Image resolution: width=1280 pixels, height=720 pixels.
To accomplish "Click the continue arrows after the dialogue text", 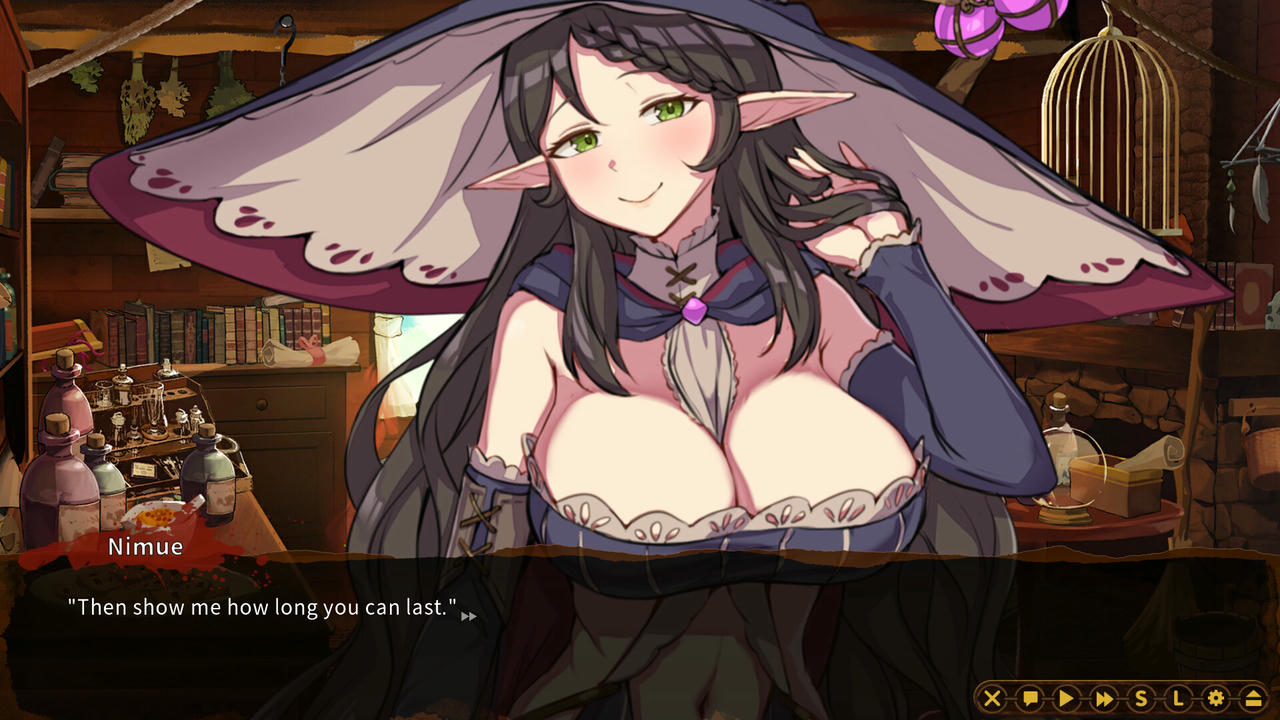I will coord(468,617).
